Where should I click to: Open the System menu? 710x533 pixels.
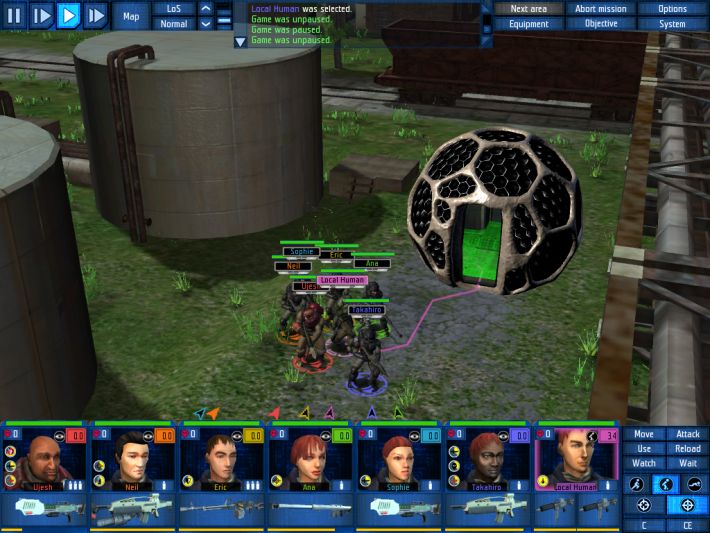click(672, 24)
